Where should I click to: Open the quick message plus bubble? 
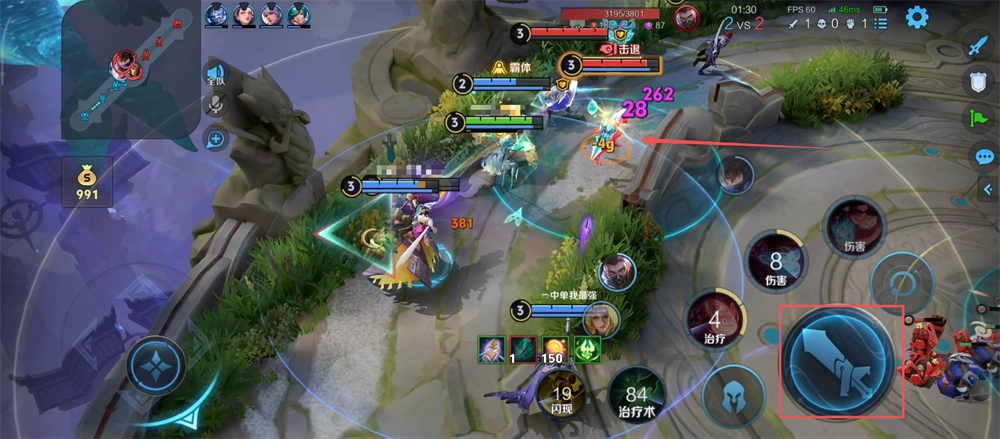click(215, 139)
